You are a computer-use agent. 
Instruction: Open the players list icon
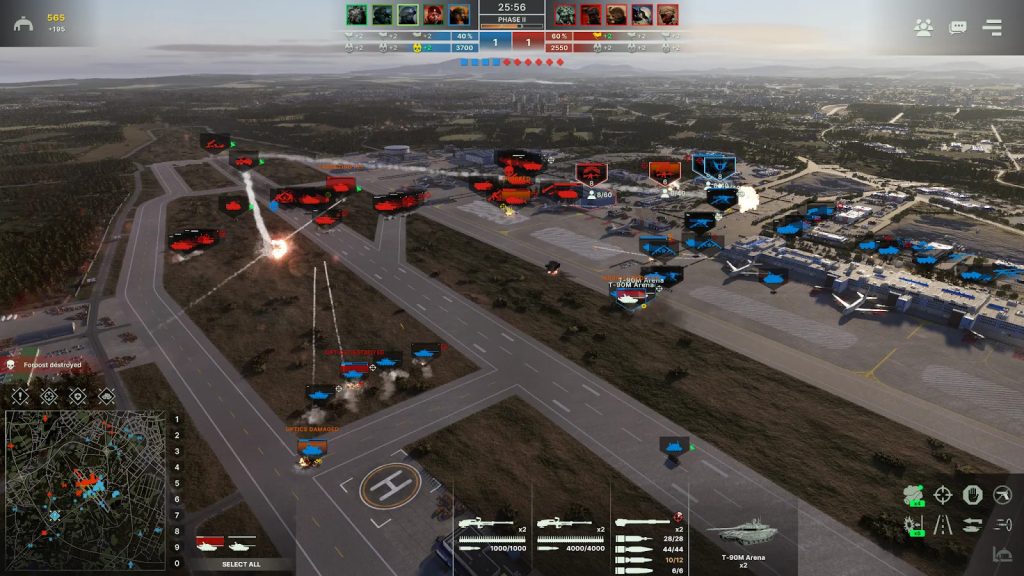coord(923,28)
